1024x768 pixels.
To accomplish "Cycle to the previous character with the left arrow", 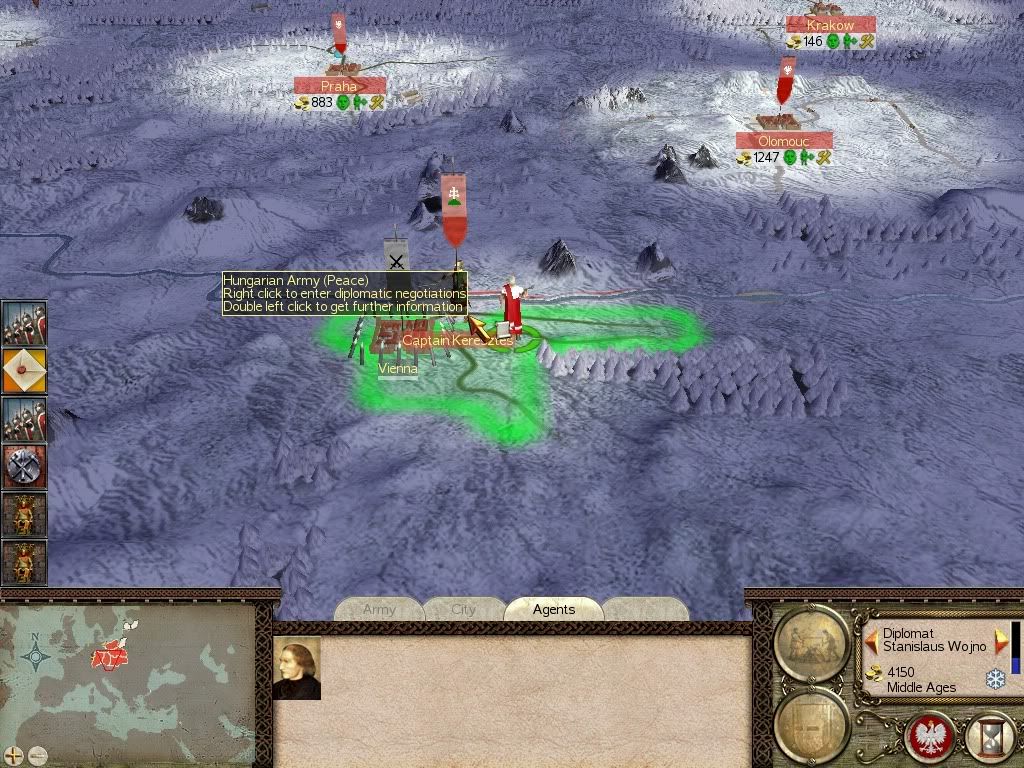I will pos(871,641).
